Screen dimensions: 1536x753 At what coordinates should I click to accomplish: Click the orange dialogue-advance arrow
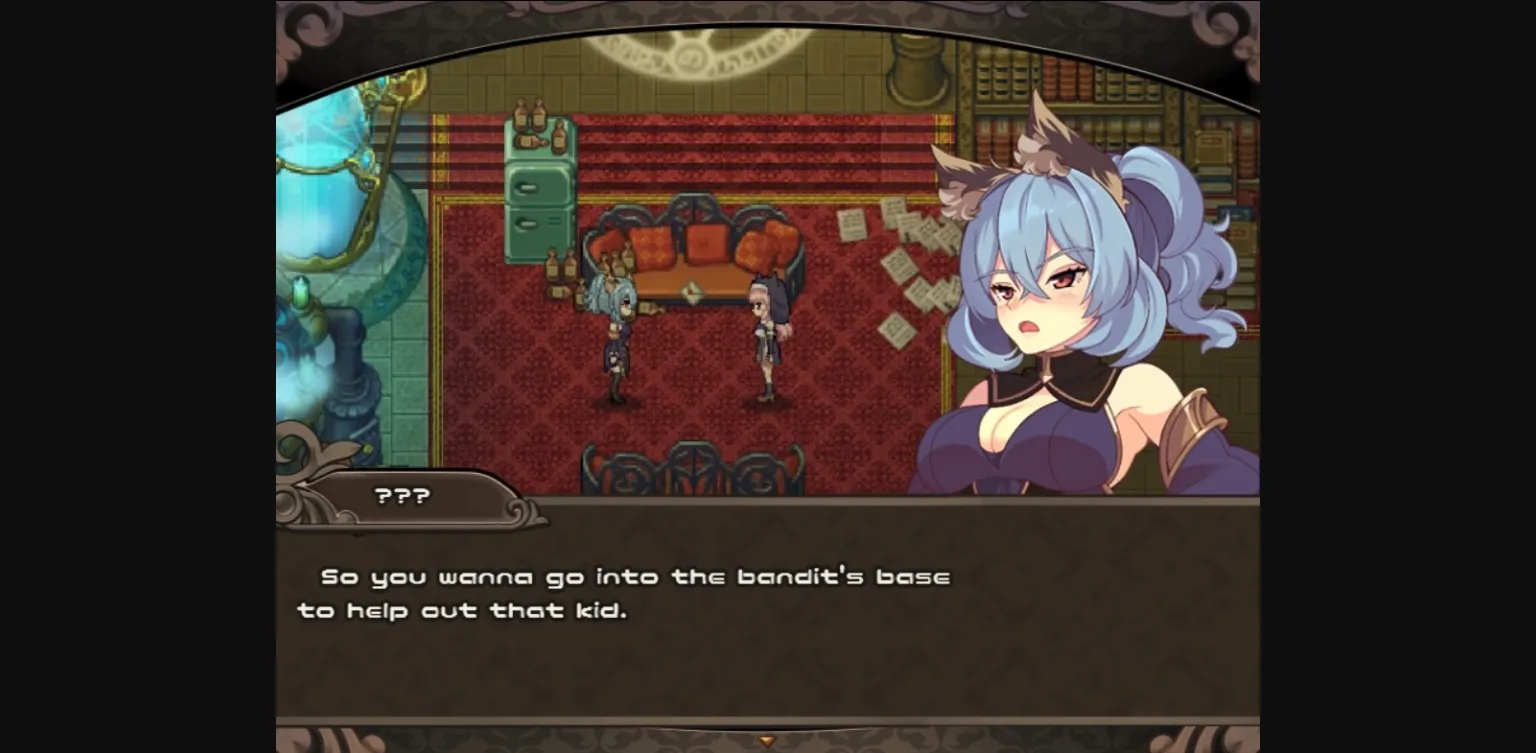(768, 739)
